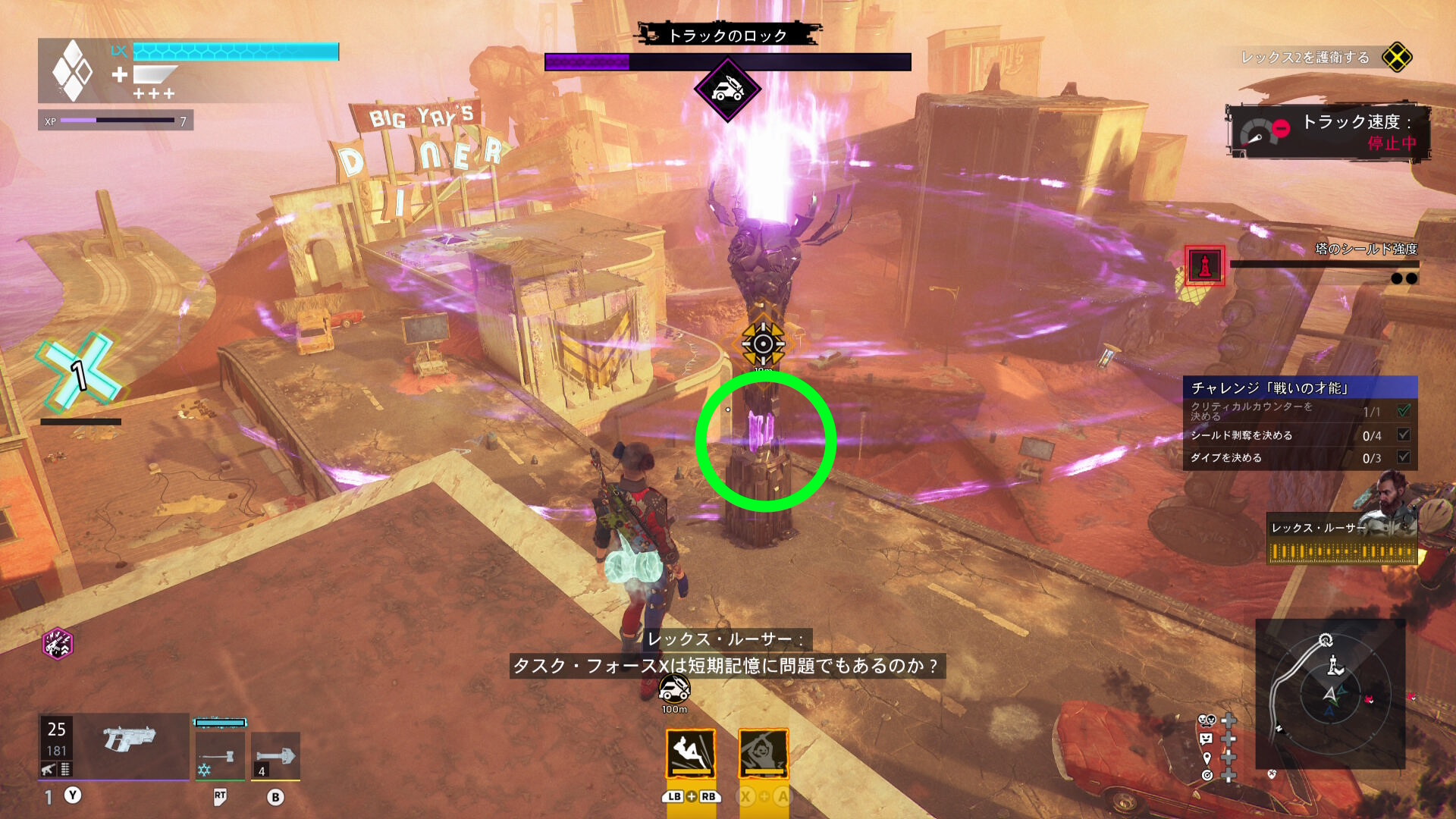
Task: Select the submachine gun weapon slot
Action: coord(127,739)
